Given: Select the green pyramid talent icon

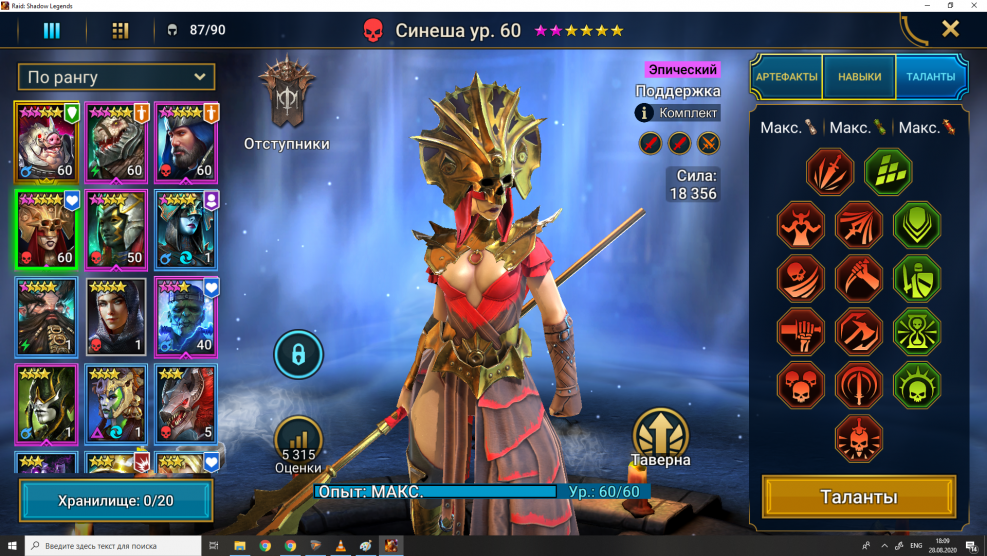Looking at the screenshot, I should point(888,172).
